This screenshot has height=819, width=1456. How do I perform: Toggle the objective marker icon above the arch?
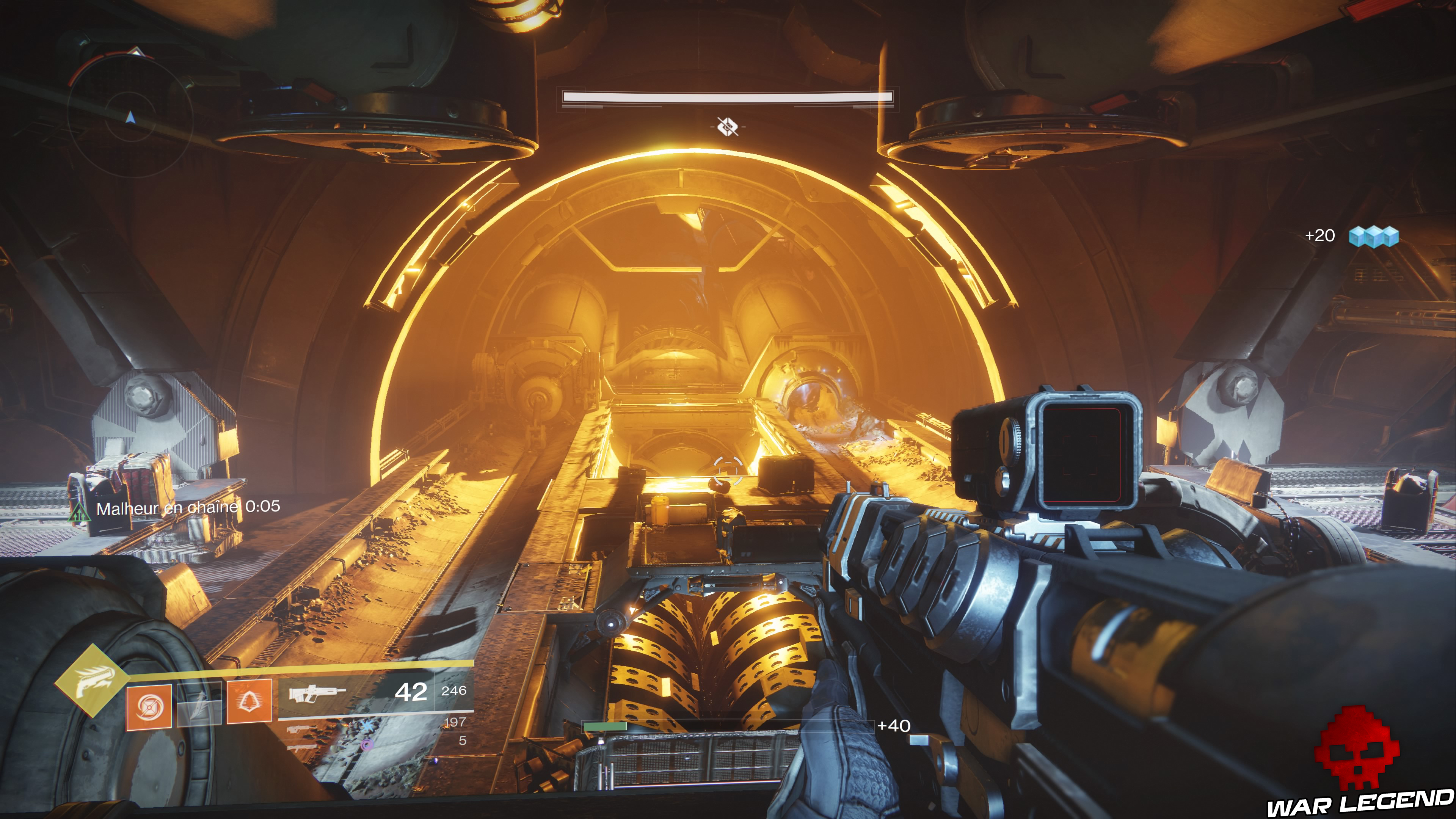click(728, 127)
